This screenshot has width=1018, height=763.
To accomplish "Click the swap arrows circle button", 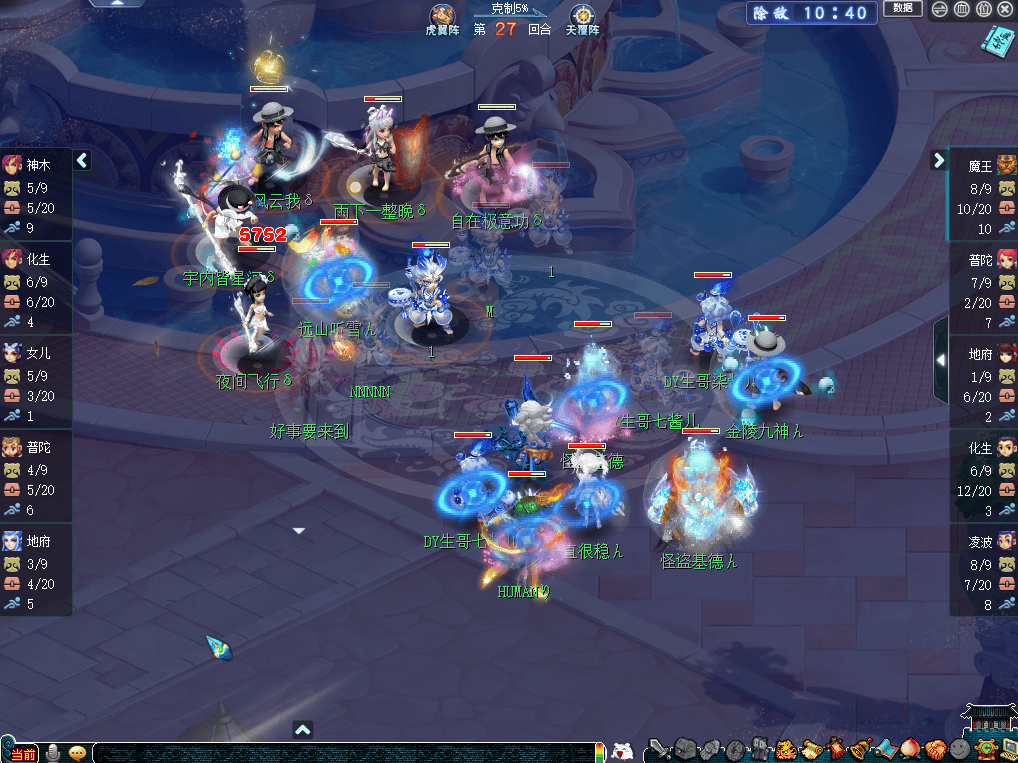I will (x=940, y=9).
